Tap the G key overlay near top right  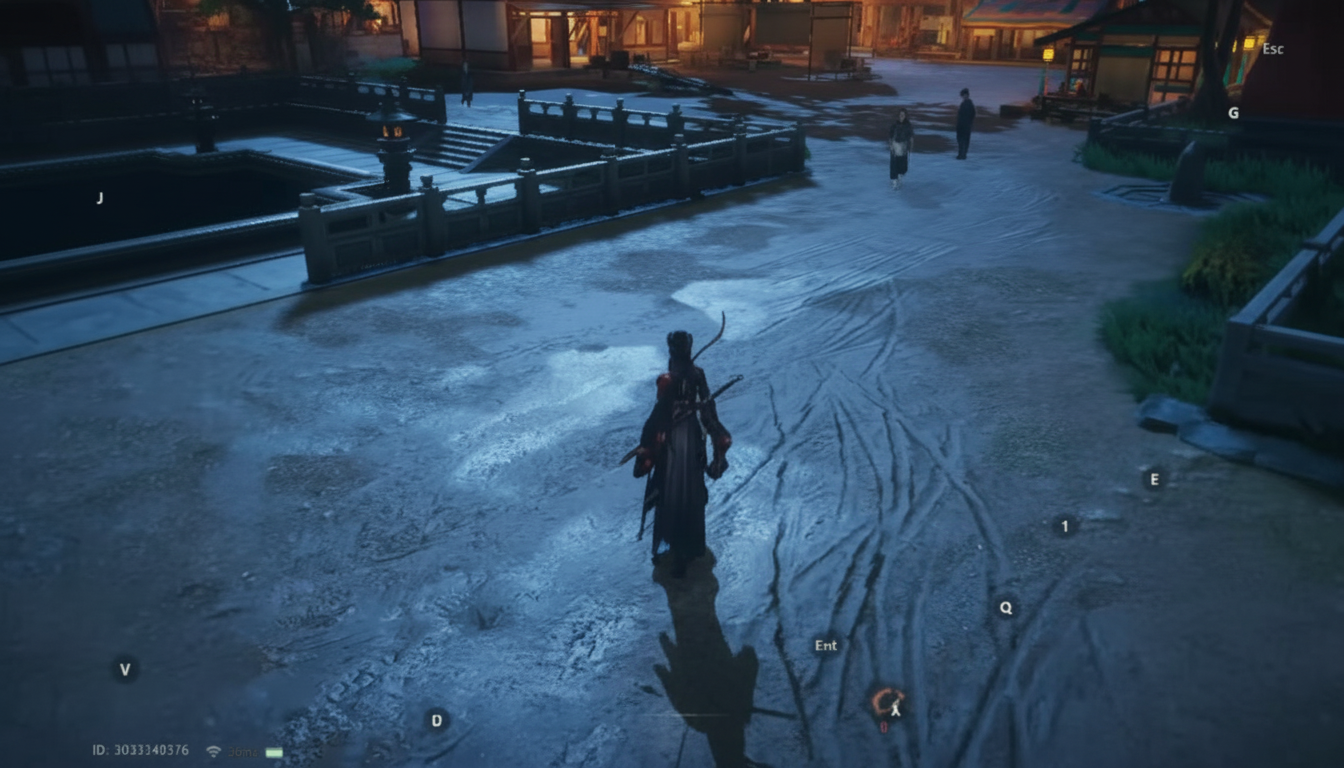(x=1234, y=113)
